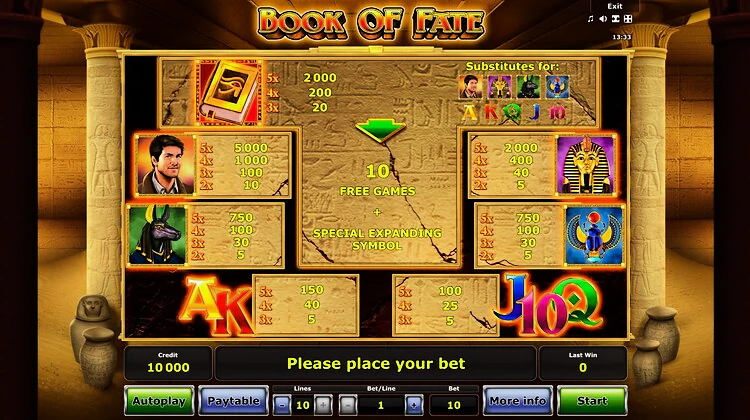This screenshot has height=420, width=750.
Task: Toggle the background music note icon
Action: (591, 19)
